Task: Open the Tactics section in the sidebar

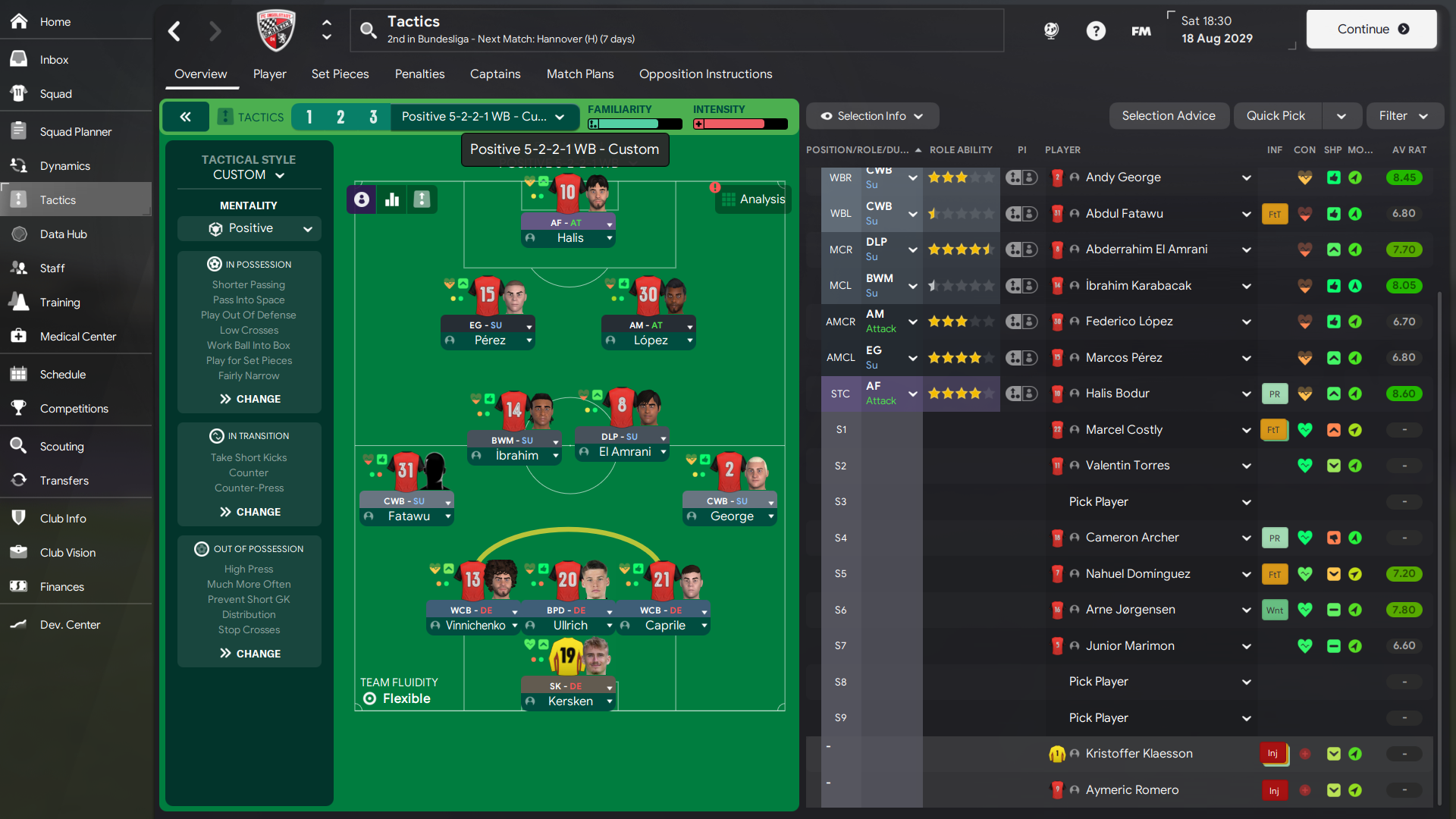Action: click(57, 199)
